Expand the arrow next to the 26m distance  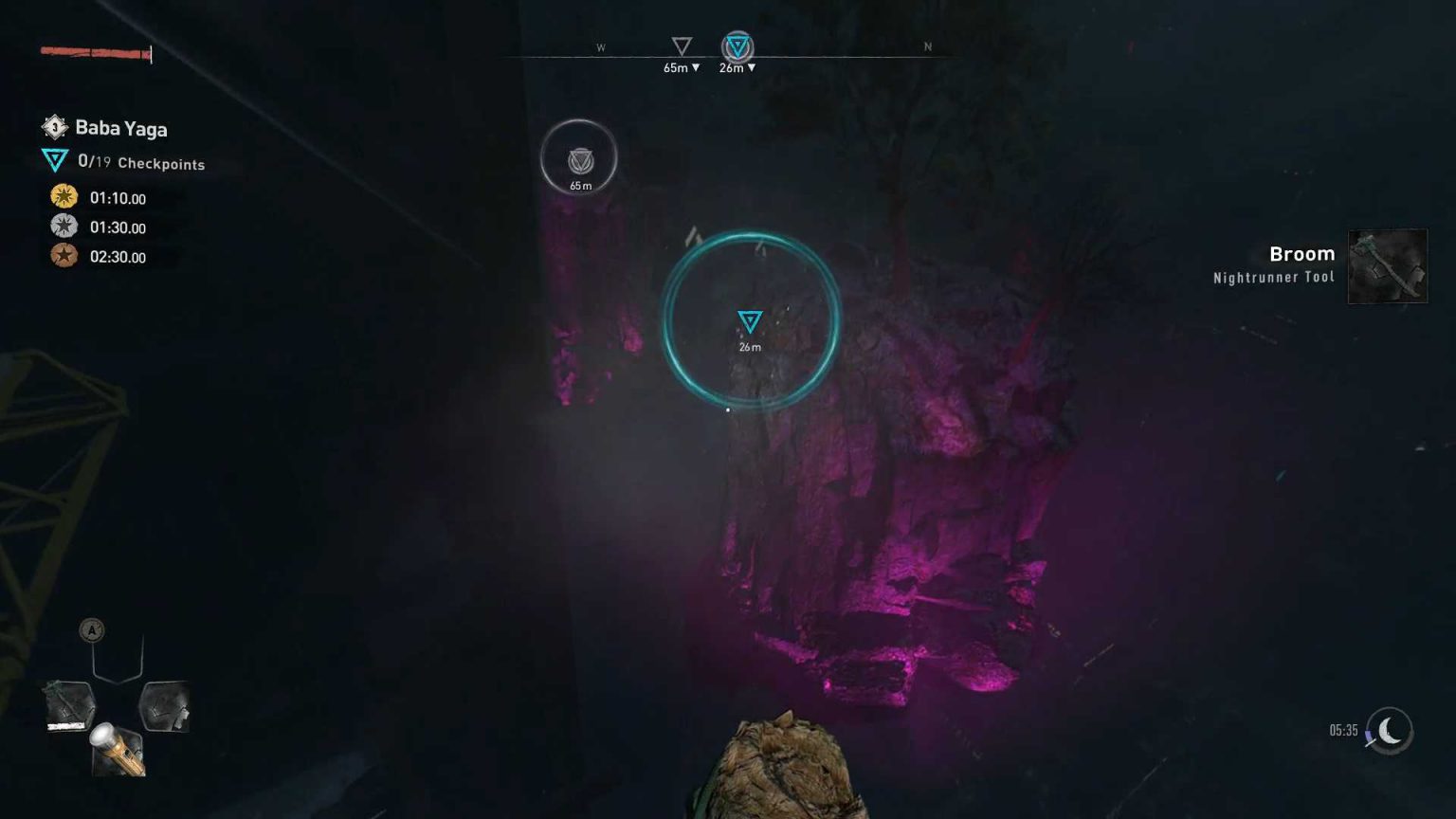750,68
